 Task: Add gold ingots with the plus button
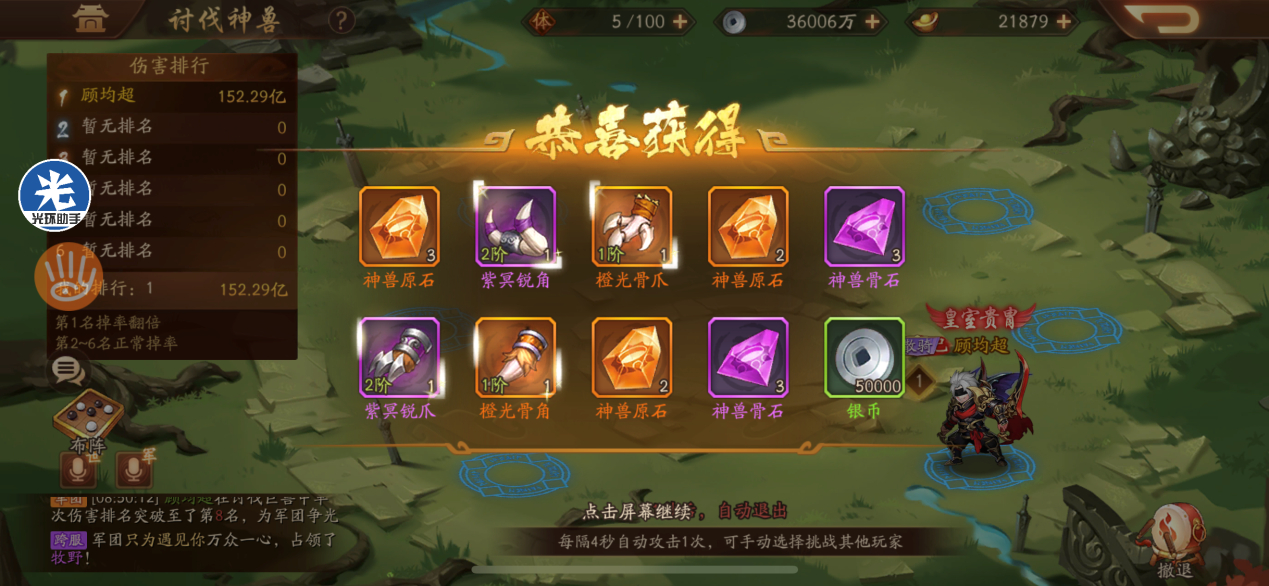click(x=1062, y=21)
